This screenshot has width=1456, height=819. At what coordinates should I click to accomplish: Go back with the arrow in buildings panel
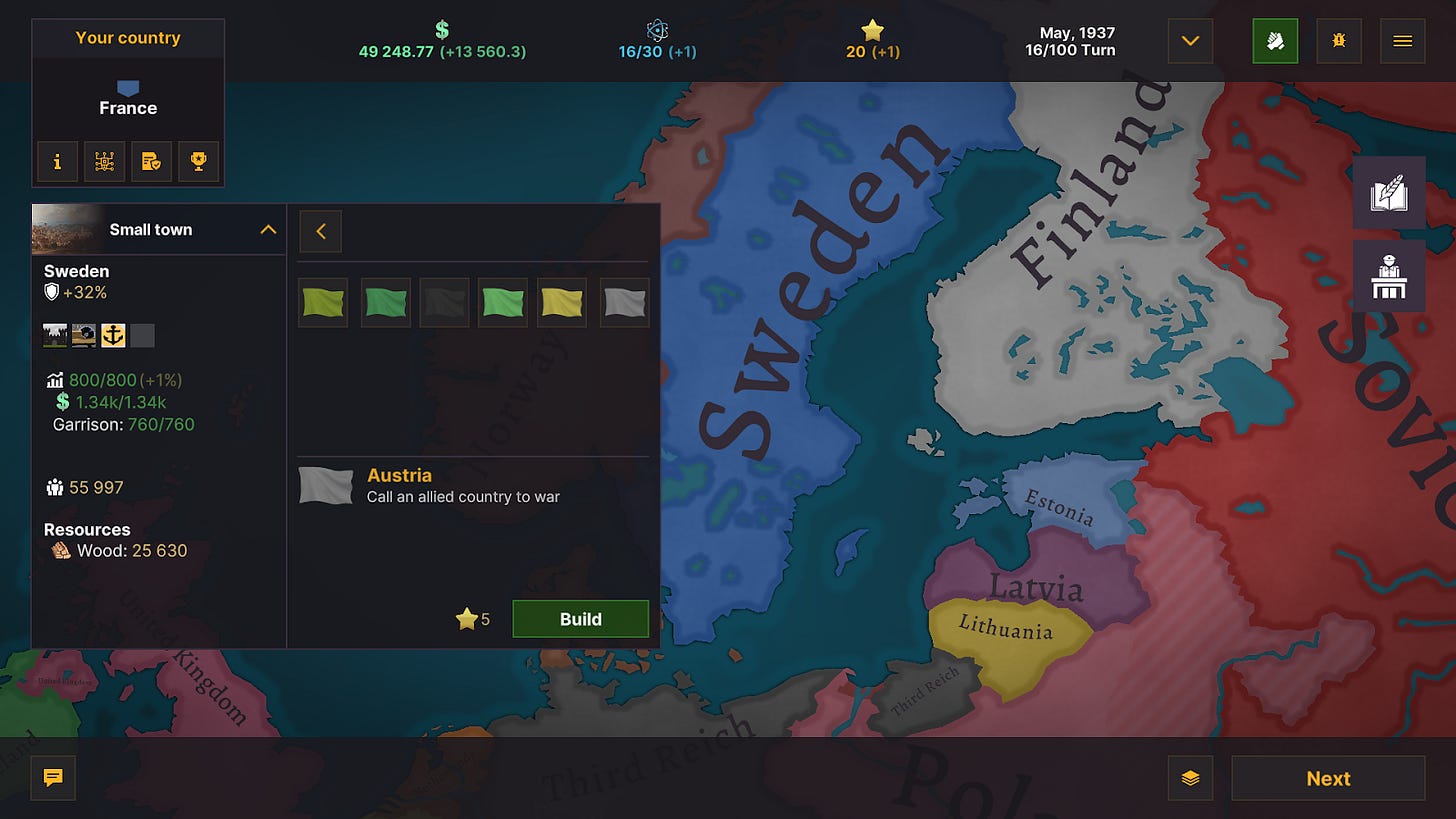pos(320,231)
